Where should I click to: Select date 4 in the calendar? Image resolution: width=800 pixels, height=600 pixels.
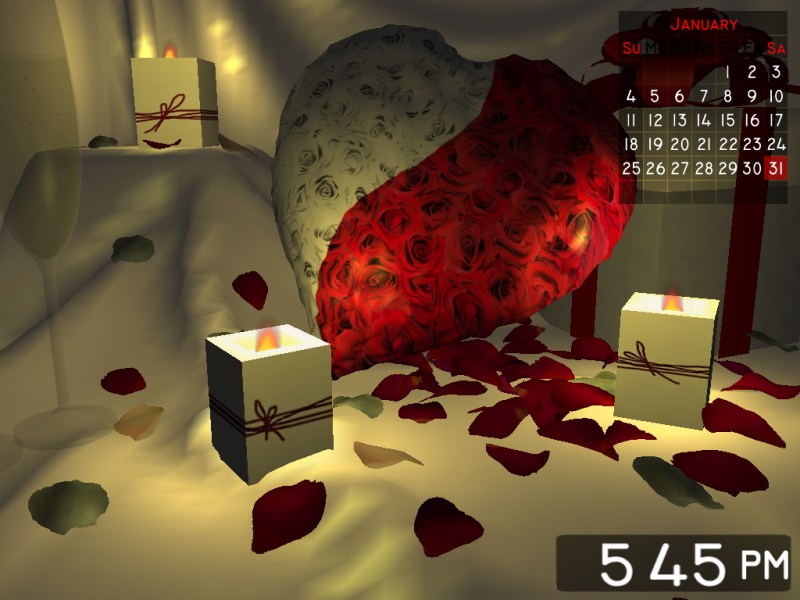point(631,96)
